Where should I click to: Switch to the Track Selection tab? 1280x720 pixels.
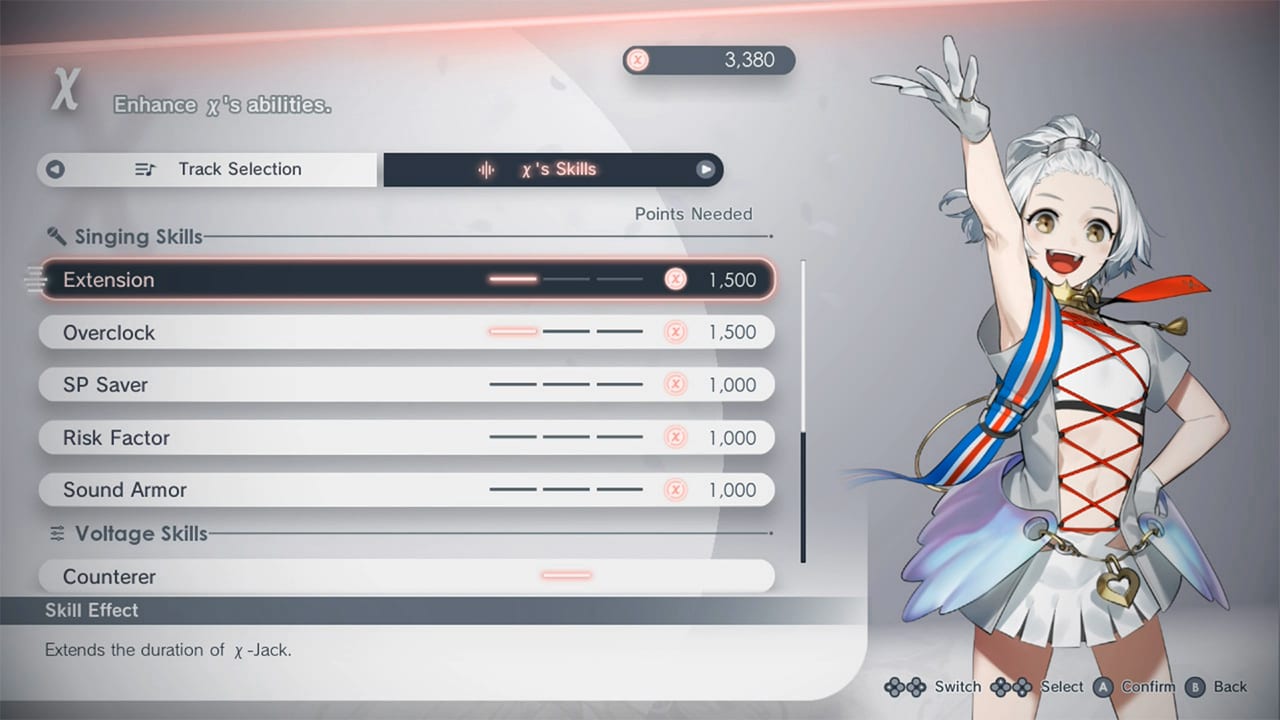pos(240,169)
